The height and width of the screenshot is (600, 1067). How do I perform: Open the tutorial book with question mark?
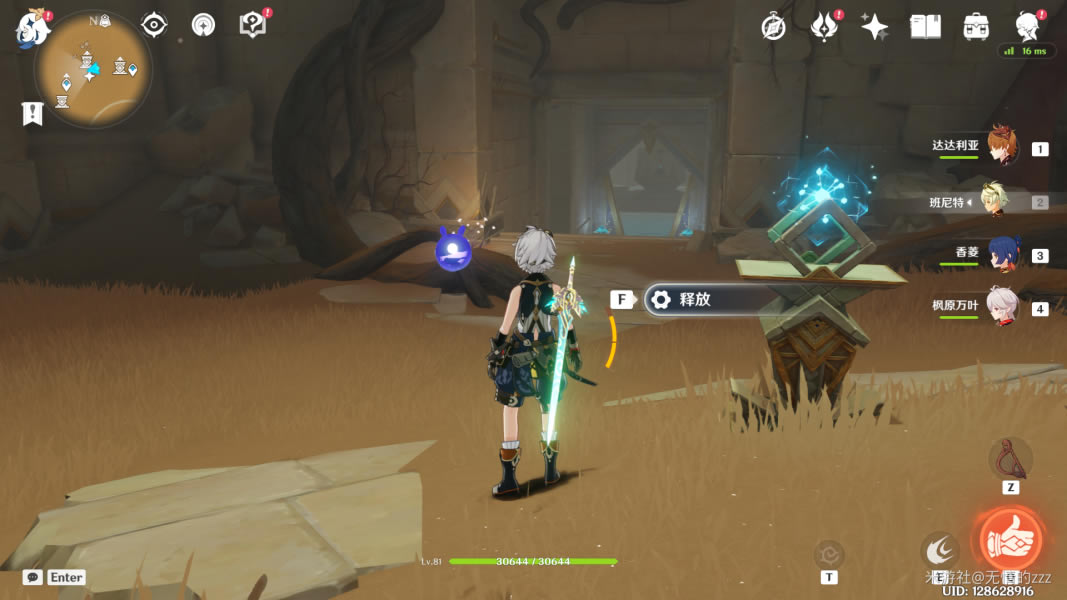click(x=253, y=25)
